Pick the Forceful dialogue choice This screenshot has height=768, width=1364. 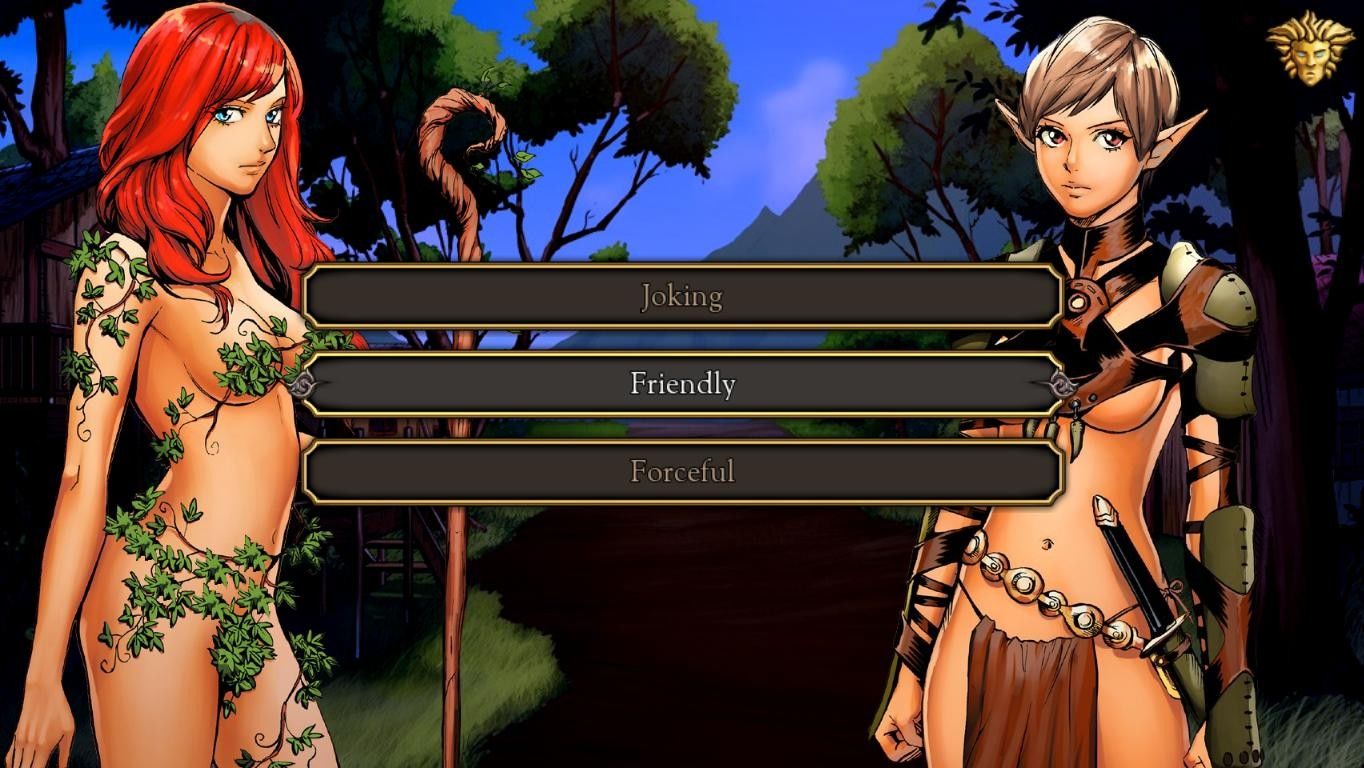[x=682, y=471]
